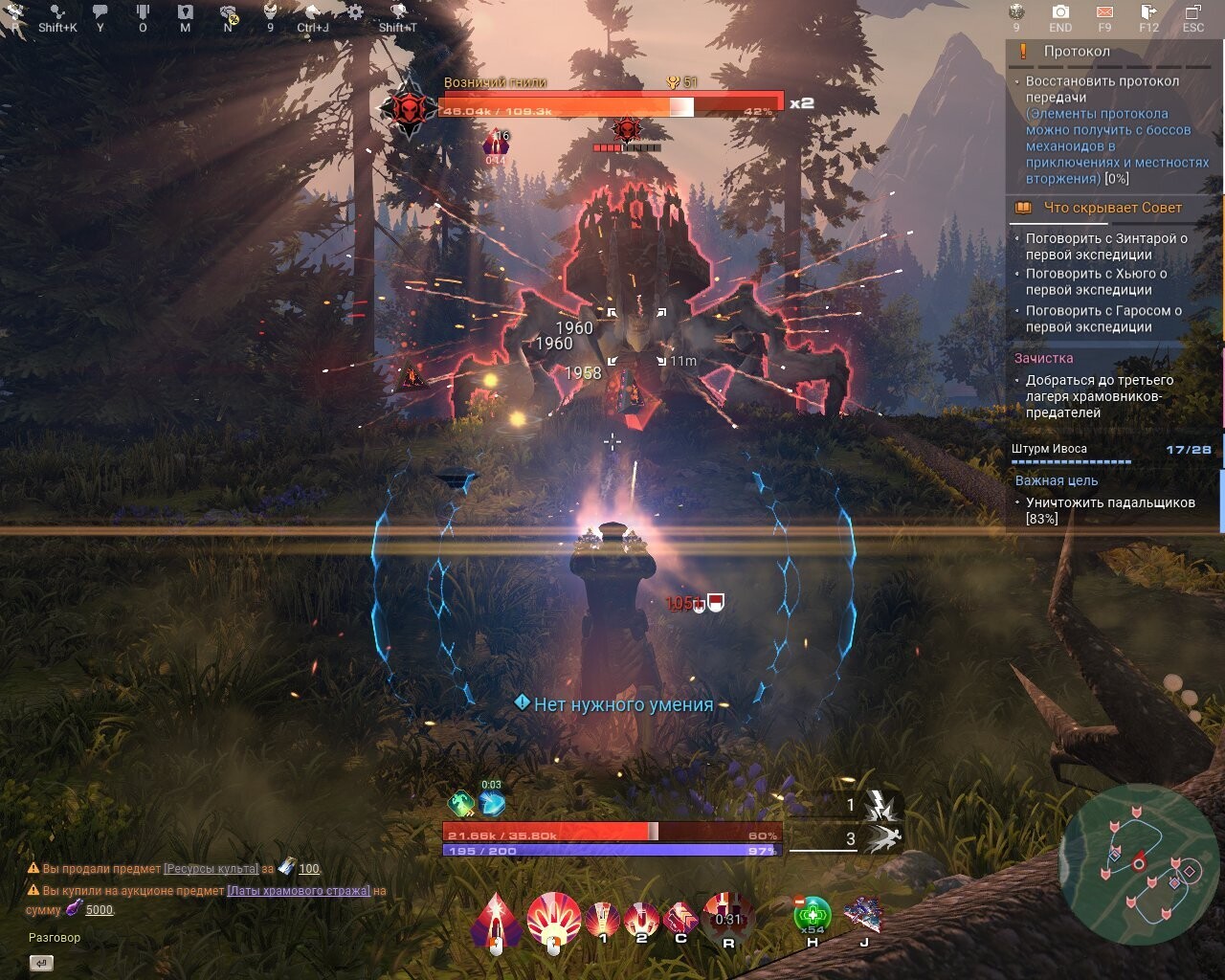The image size is (1225, 980).
Task: Click the exit door icon
Action: [x=1148, y=11]
